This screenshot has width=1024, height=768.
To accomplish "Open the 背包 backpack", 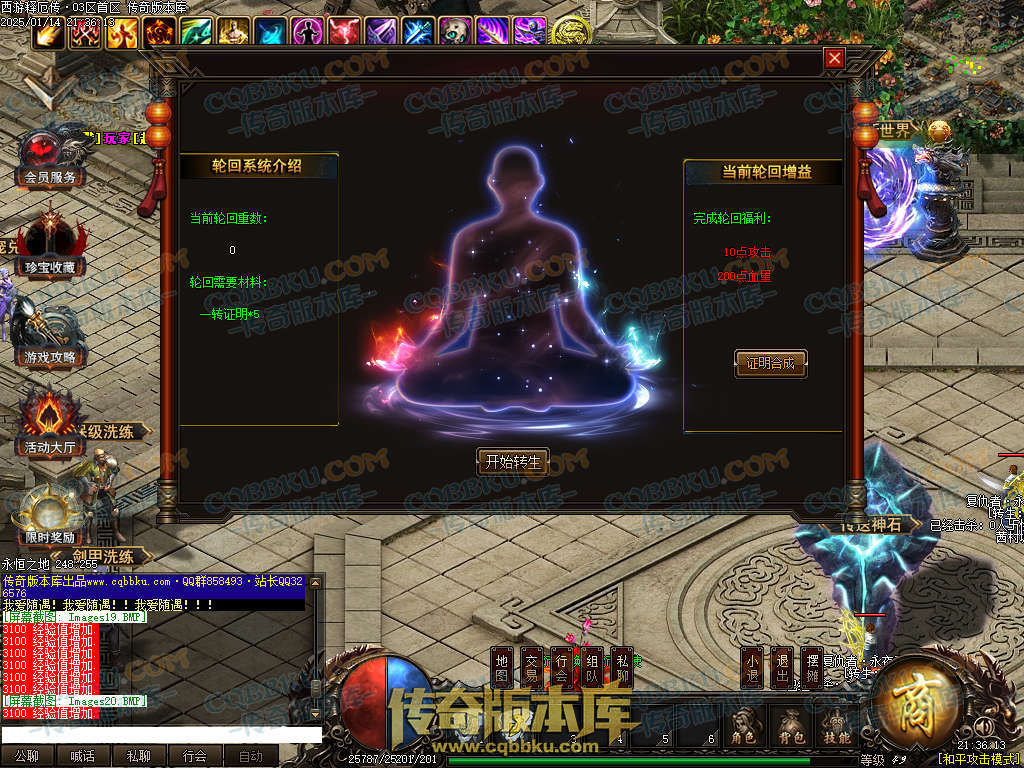I will [790, 726].
